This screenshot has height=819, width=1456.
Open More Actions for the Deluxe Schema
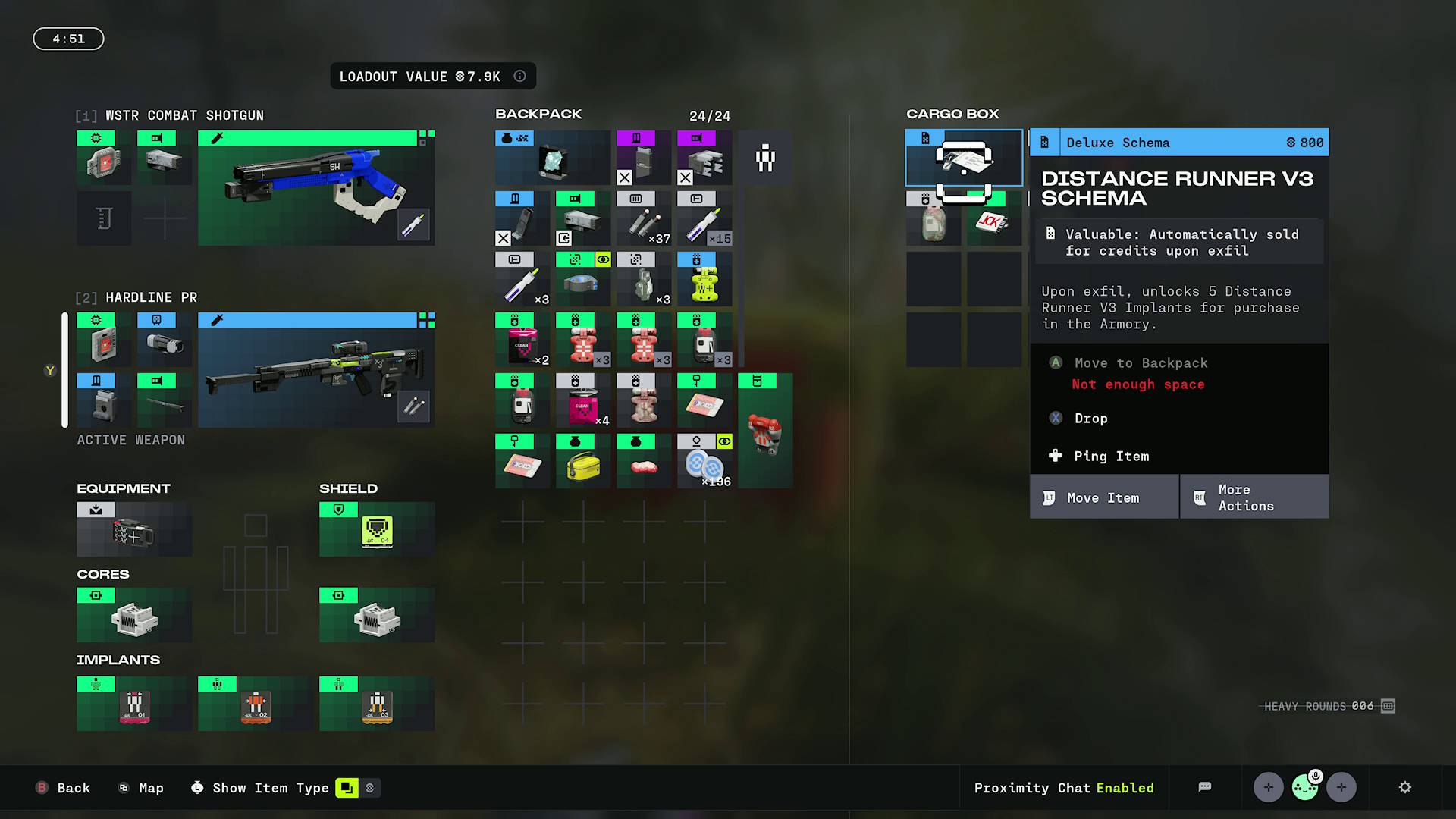point(1254,497)
